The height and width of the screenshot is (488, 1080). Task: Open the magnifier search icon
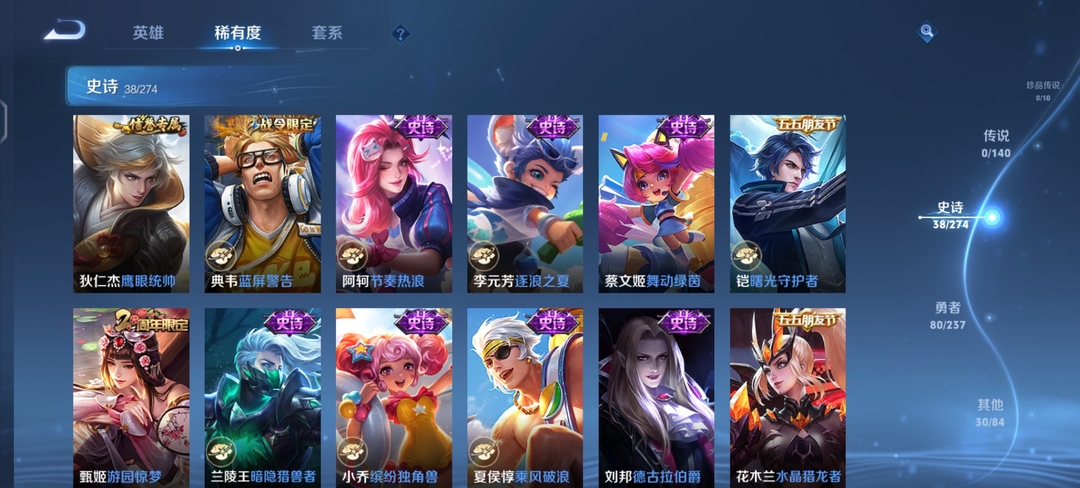coord(927,33)
